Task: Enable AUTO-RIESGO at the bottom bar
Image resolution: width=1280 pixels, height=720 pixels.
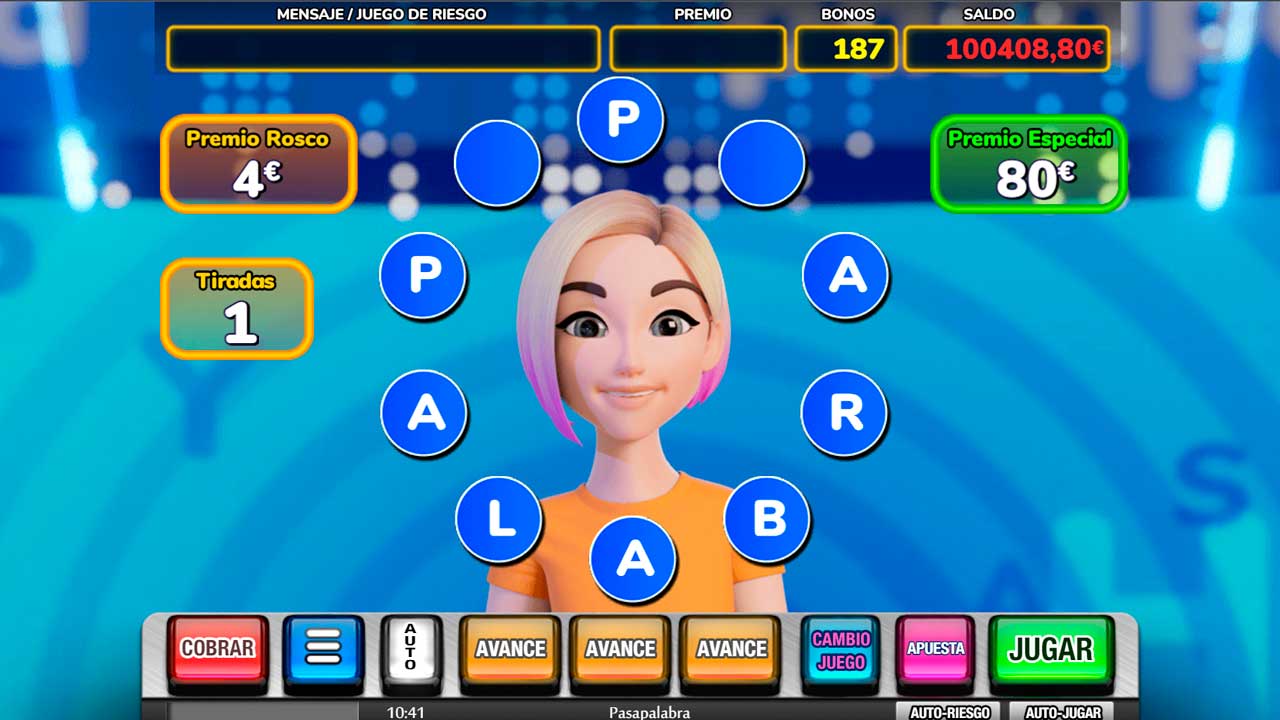Action: tap(949, 712)
